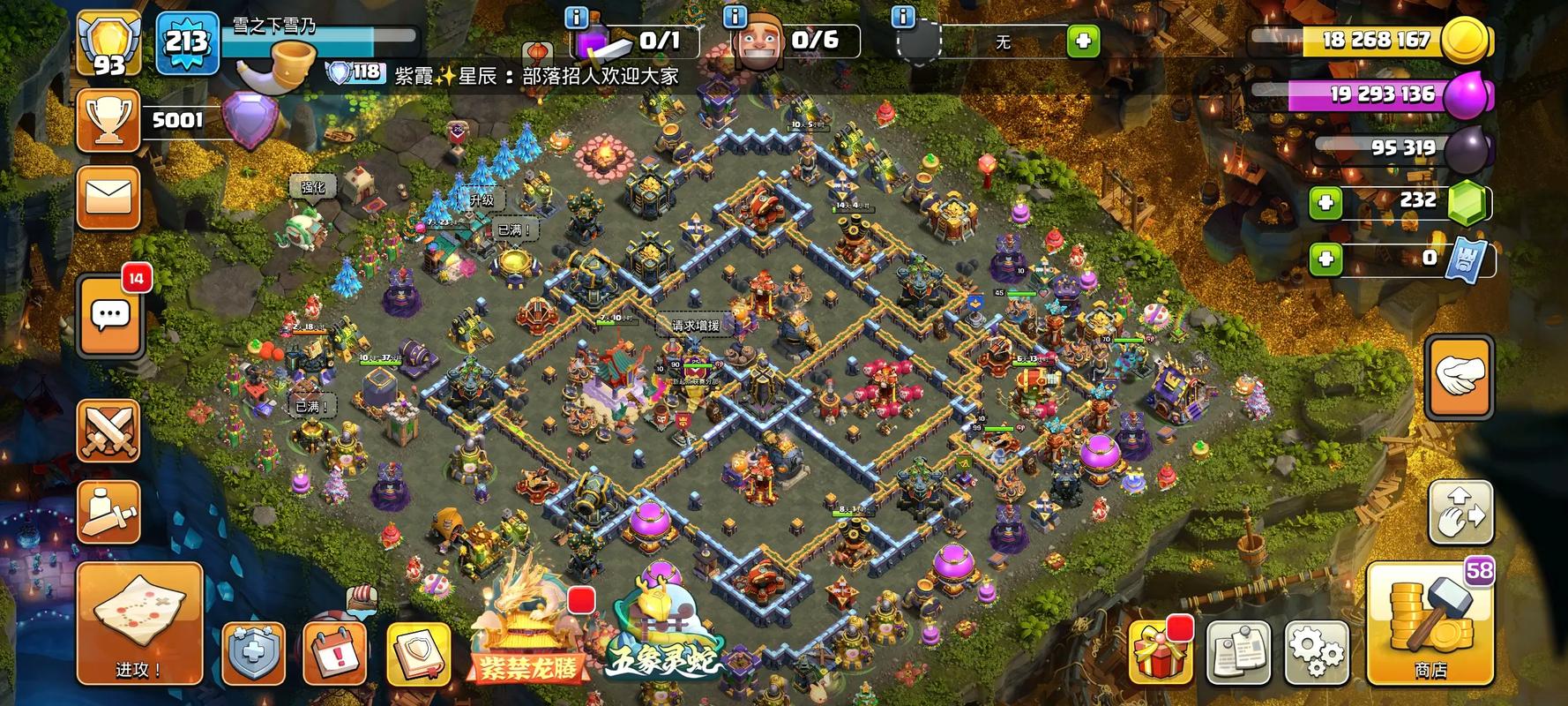Open the chat bubble with 14 notifications
The image size is (1568, 706).
point(111,314)
